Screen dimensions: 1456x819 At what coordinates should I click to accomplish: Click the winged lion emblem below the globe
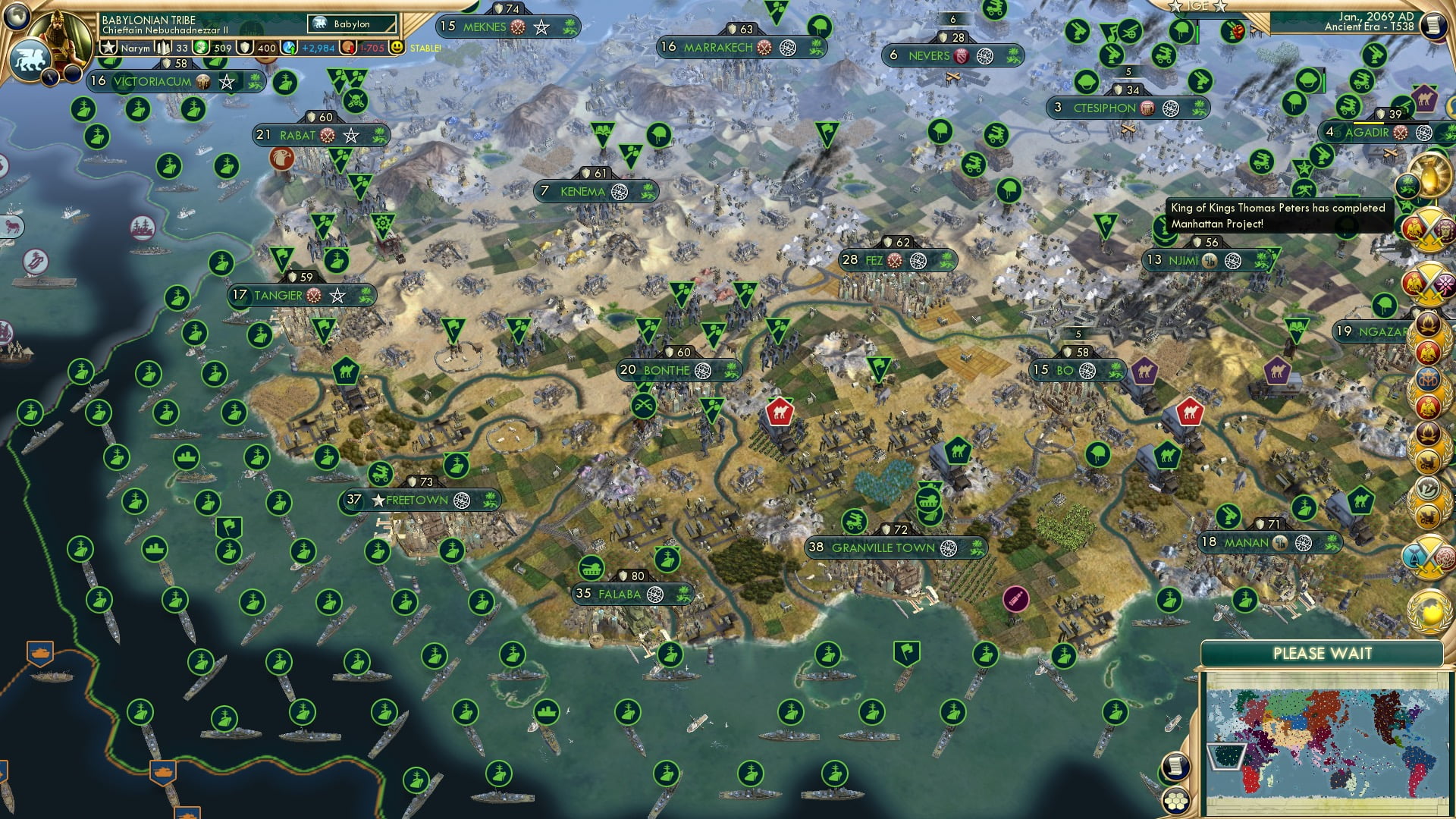(x=30, y=58)
